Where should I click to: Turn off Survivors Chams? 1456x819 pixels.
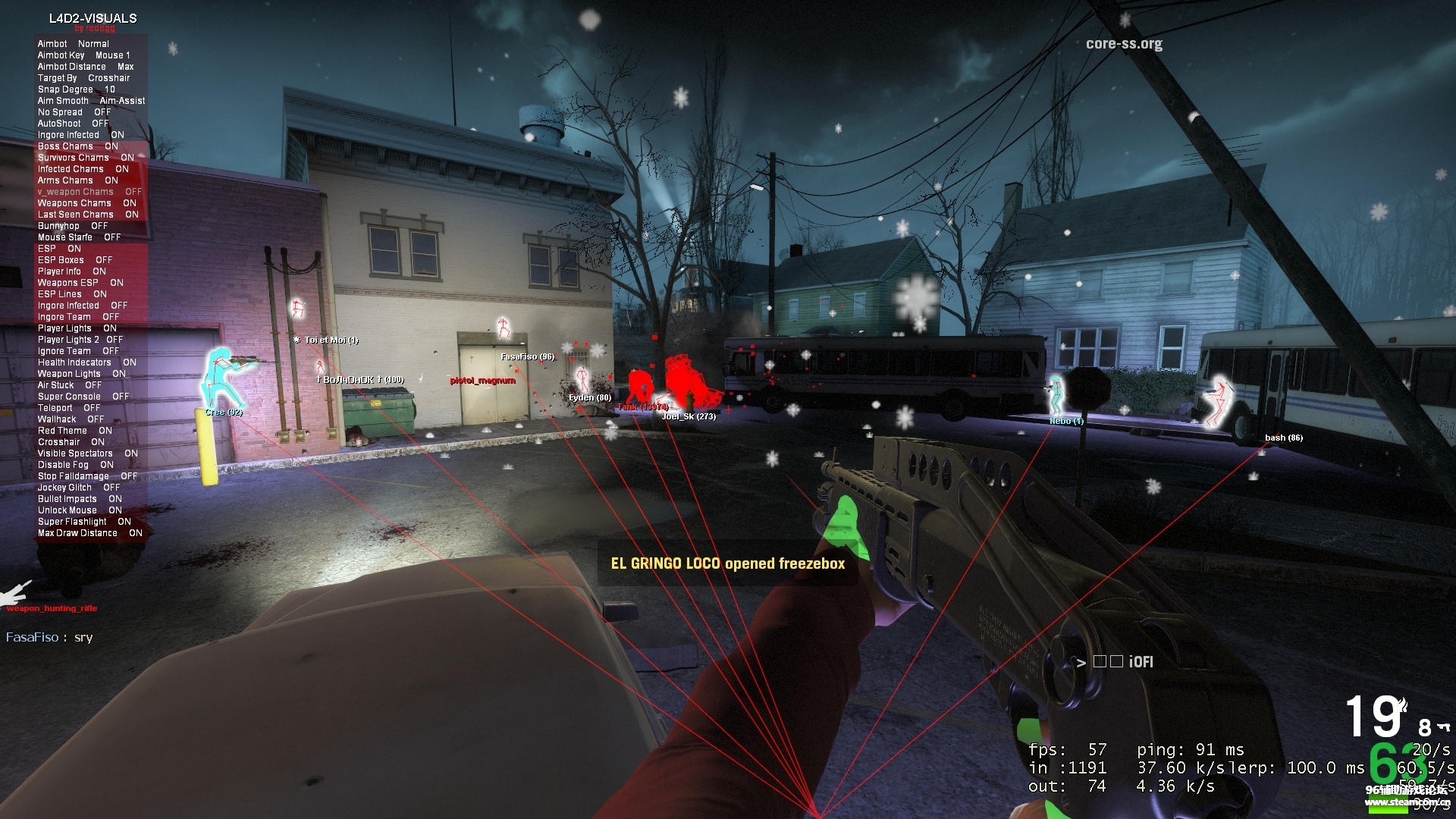click(x=83, y=157)
